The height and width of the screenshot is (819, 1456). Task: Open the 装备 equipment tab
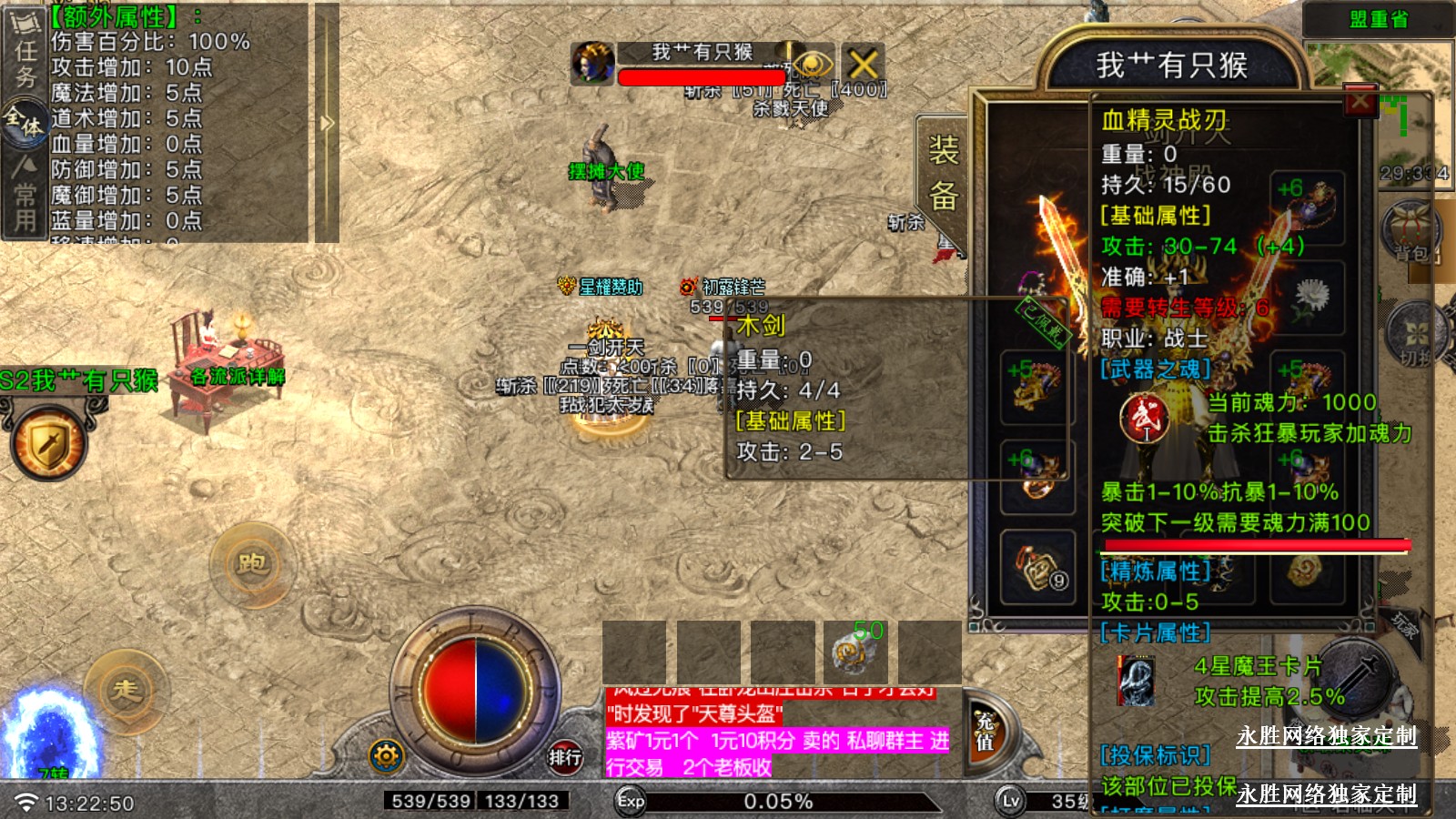coord(943,173)
